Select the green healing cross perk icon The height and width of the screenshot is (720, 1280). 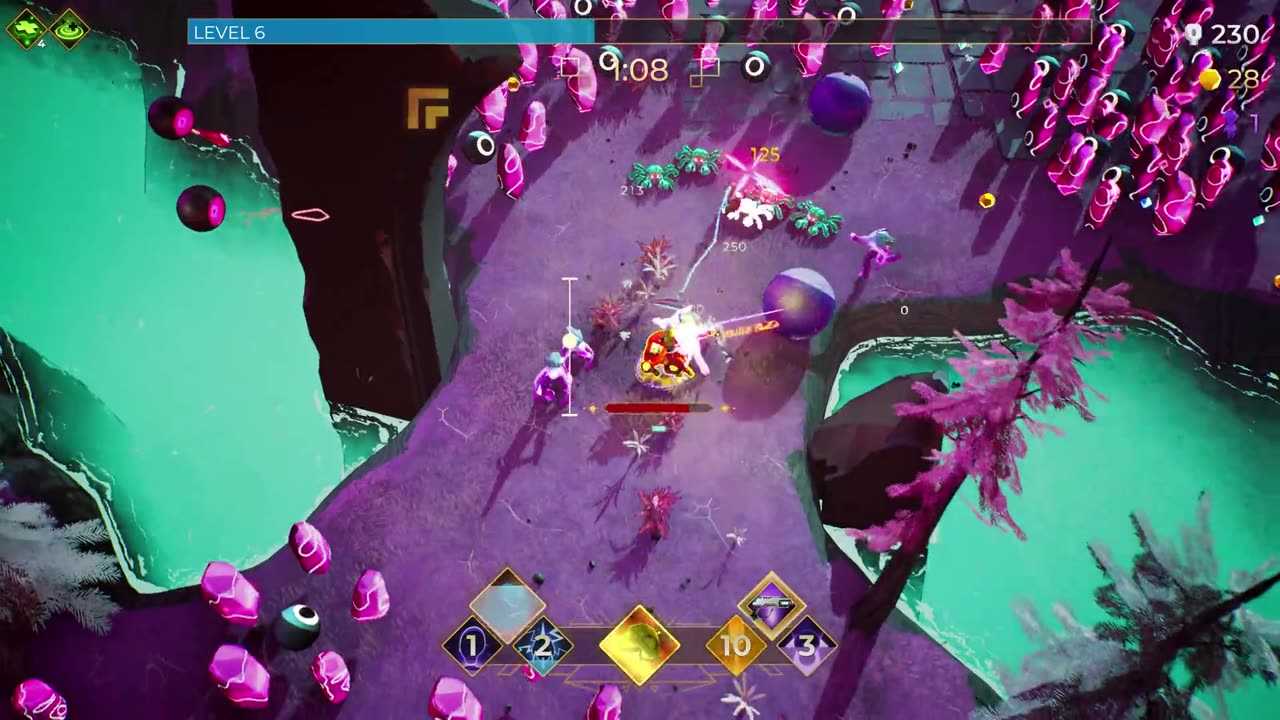(26, 29)
